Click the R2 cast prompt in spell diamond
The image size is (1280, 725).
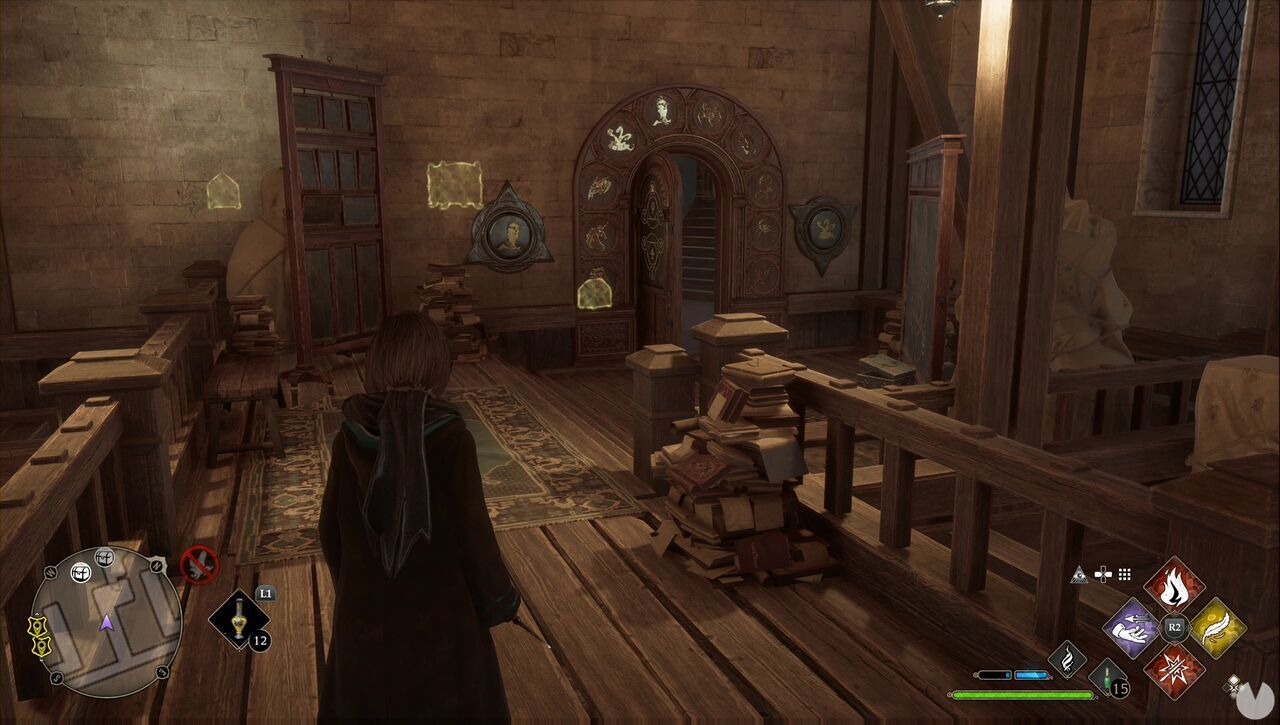[x=1173, y=626]
